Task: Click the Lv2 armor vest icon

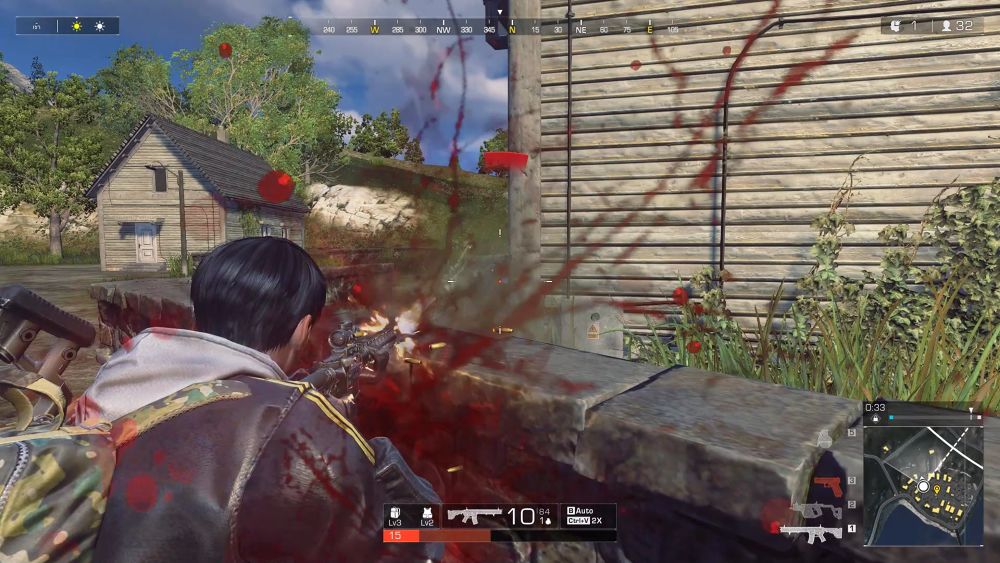Action: point(427,514)
